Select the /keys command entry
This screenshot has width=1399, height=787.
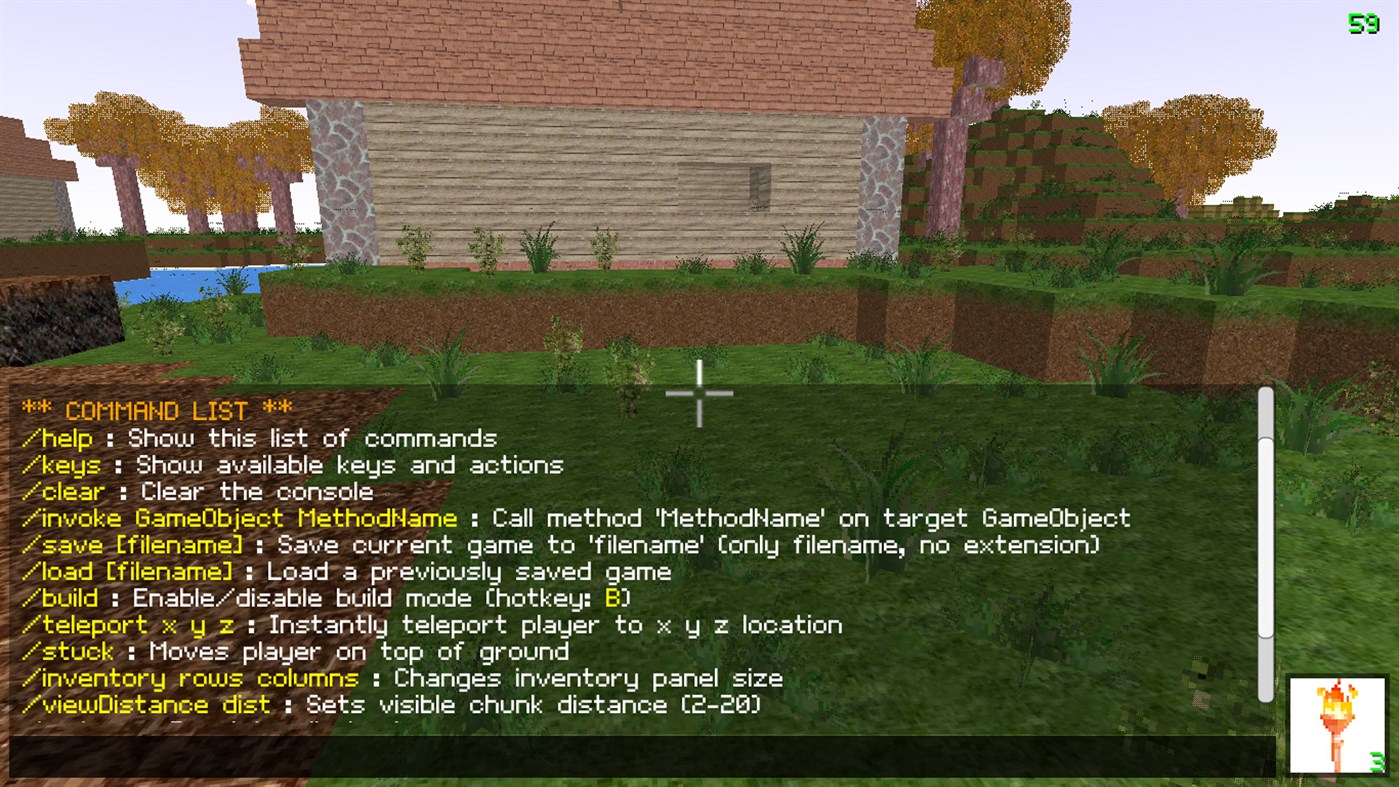coord(58,464)
